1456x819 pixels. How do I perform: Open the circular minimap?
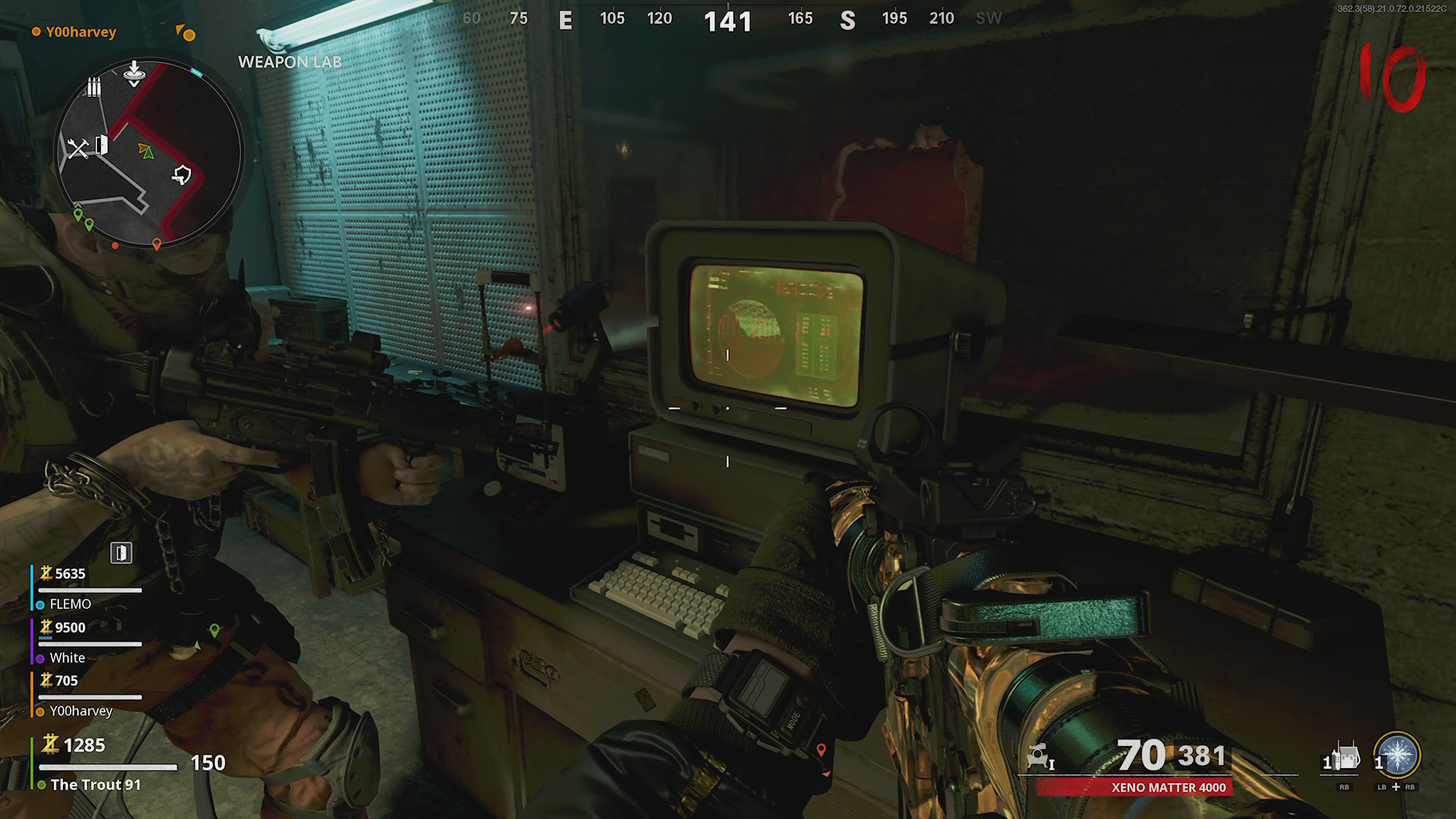(x=149, y=153)
